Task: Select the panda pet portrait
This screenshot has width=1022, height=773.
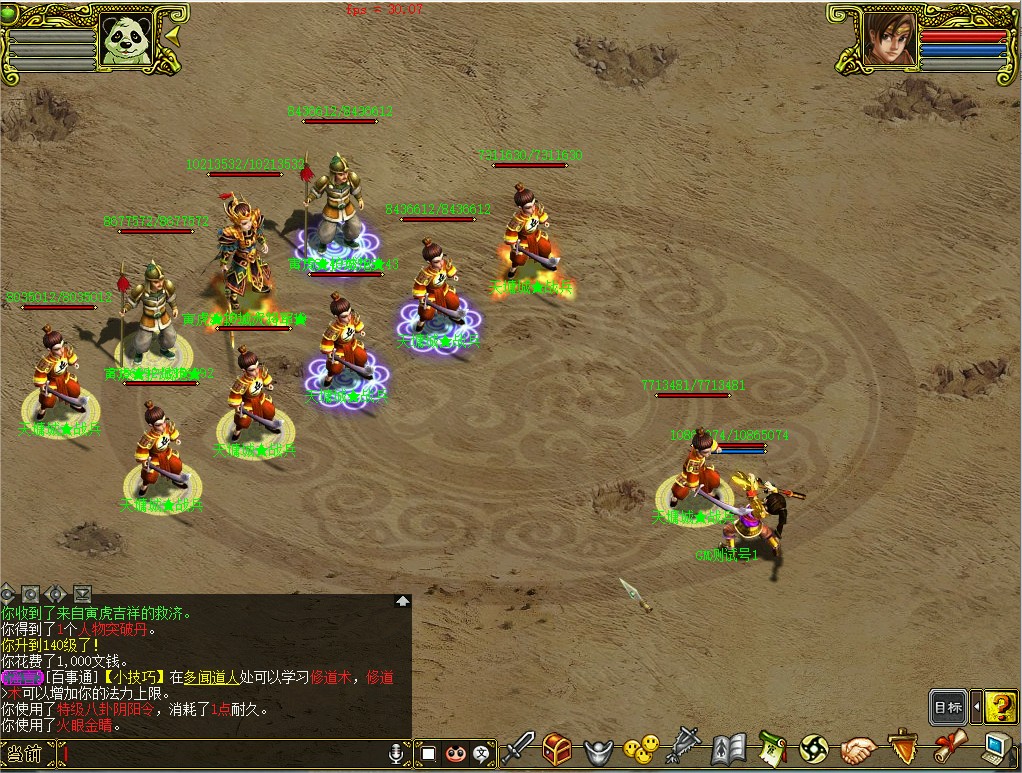Action: [124, 41]
